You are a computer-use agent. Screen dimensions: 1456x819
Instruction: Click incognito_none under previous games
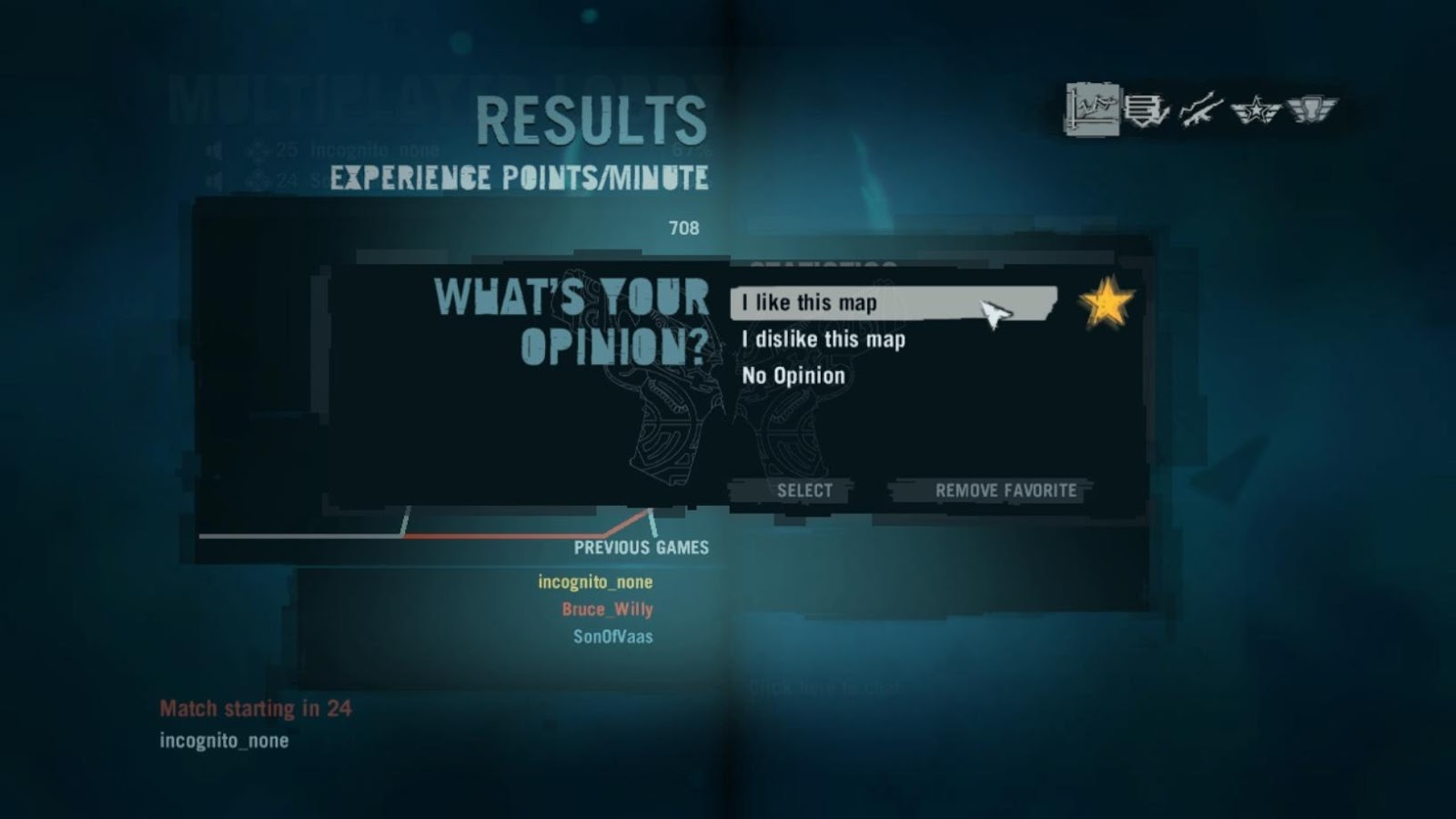(x=598, y=581)
